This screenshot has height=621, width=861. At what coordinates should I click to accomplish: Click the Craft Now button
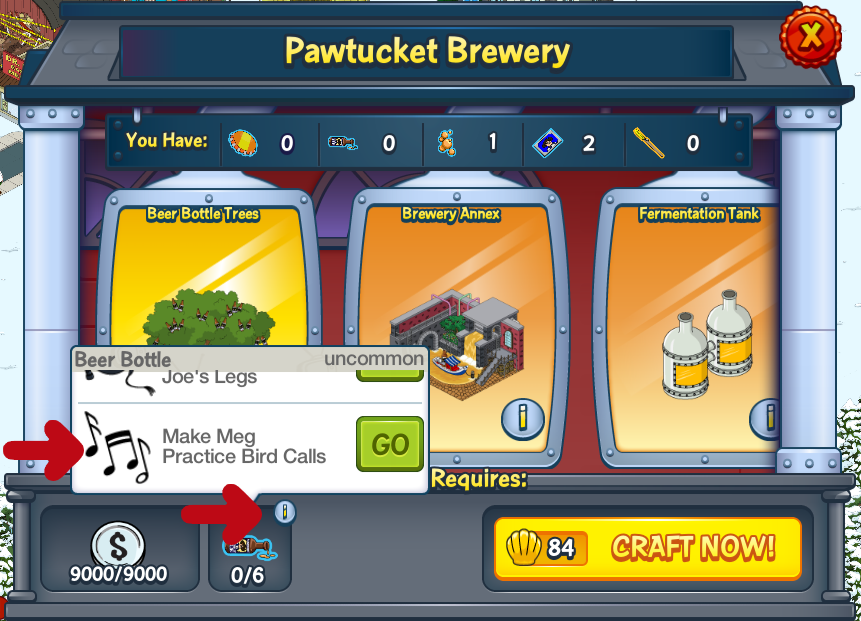tap(648, 548)
